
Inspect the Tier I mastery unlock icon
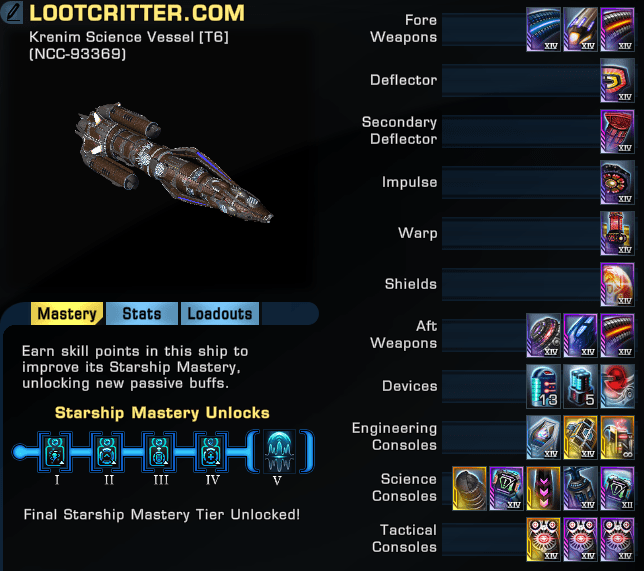point(57,452)
